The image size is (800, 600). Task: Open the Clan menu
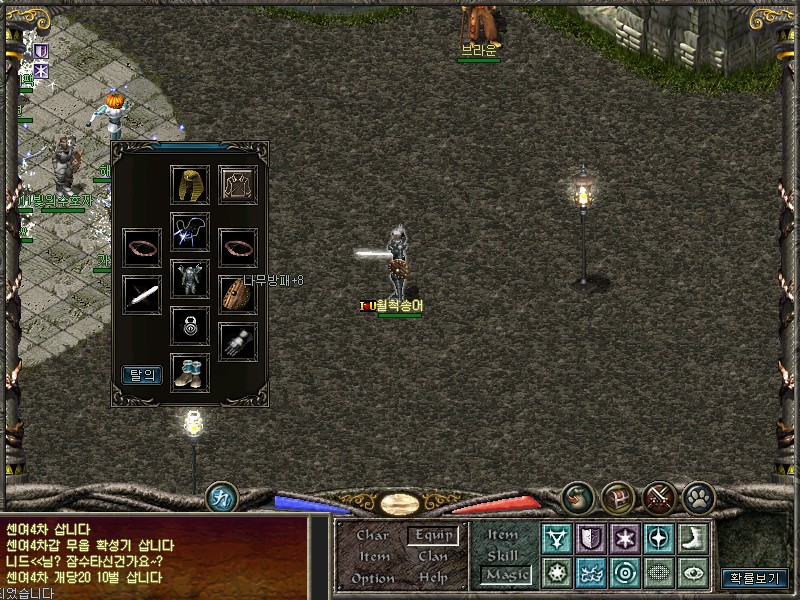pos(433,556)
